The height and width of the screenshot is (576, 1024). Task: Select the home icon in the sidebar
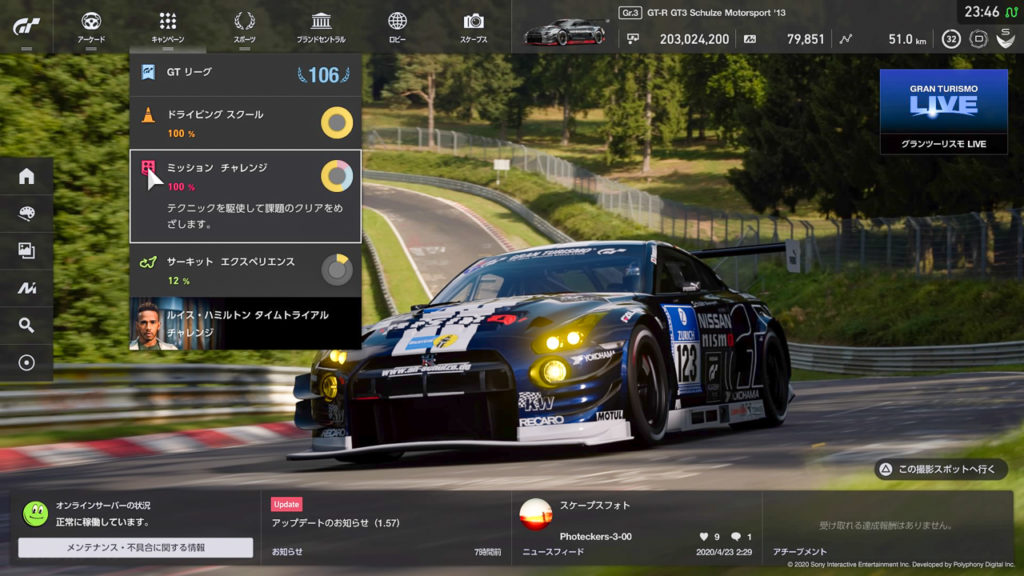[27, 176]
